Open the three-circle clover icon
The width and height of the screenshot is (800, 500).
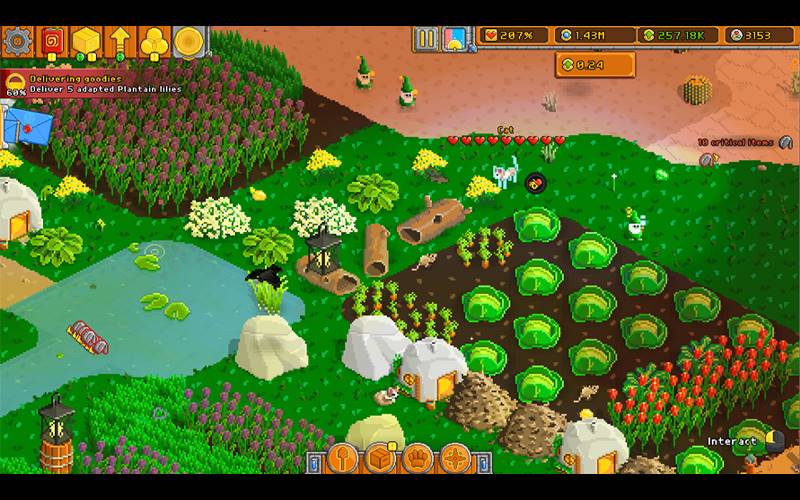coord(154,41)
